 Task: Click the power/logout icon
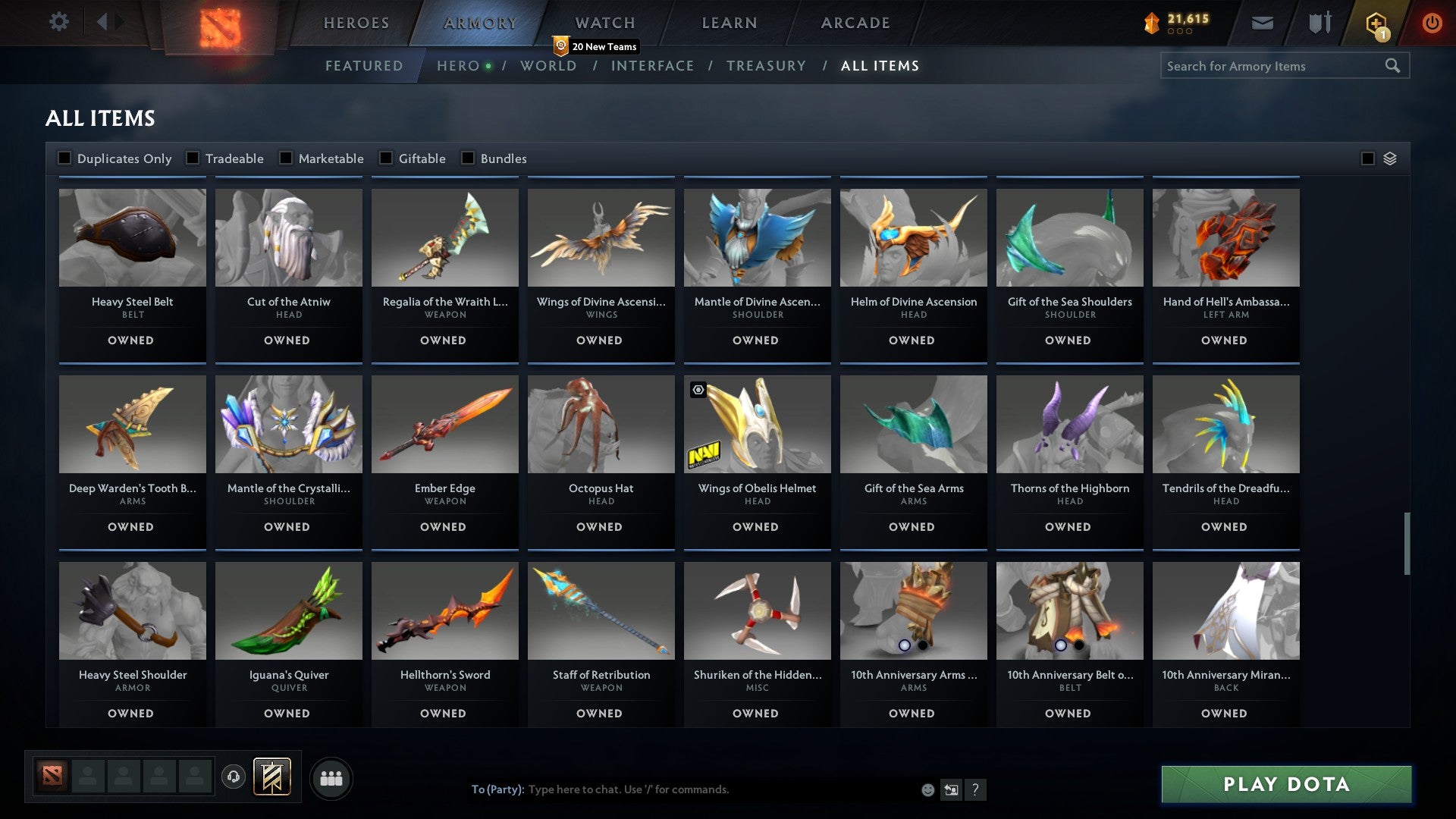(x=1432, y=23)
